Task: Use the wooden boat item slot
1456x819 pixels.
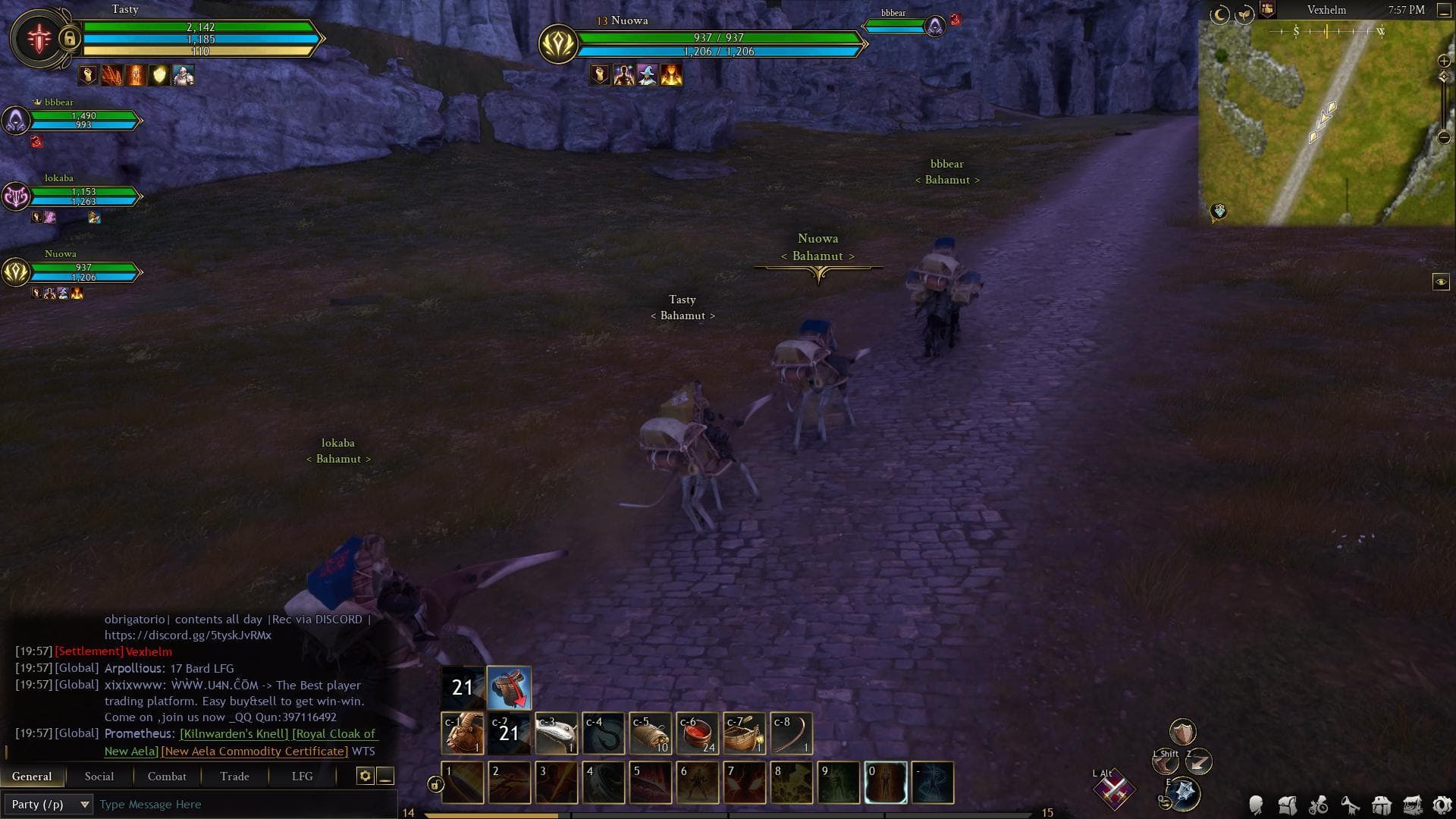Action: coord(744,733)
